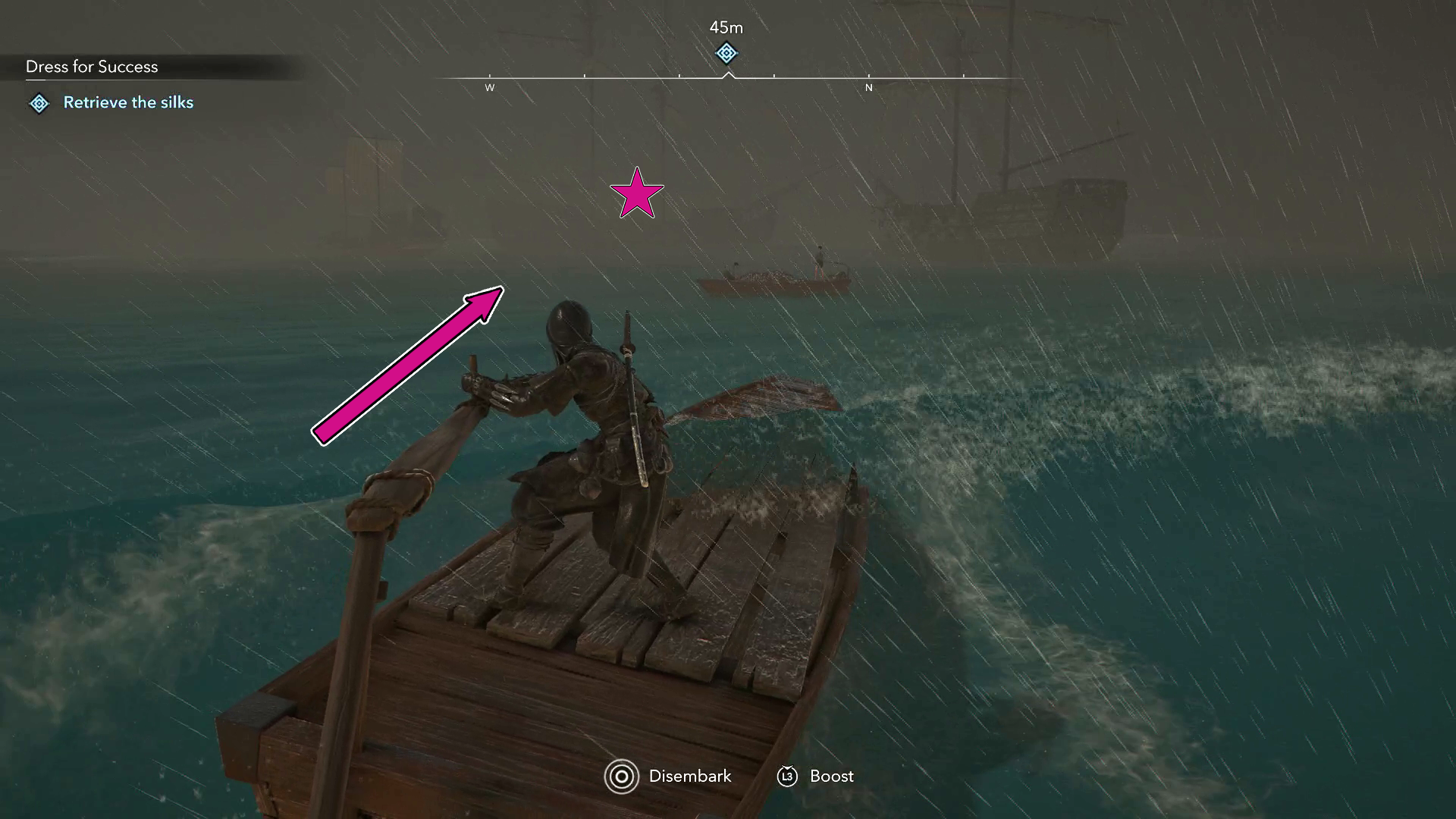Click the compass bar's North marker

[x=868, y=87]
